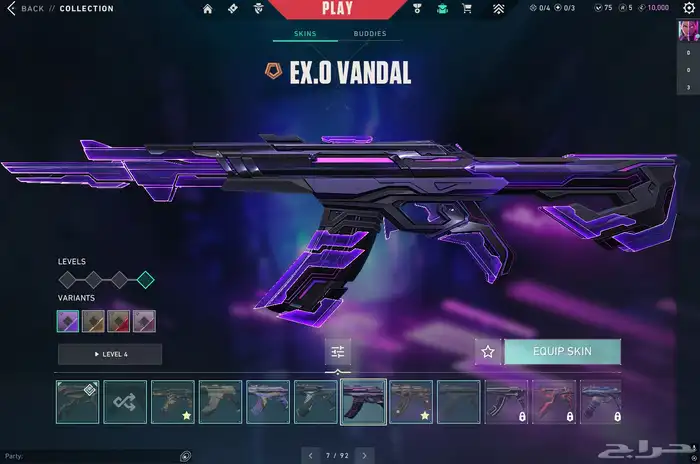Viewport: 700px width, 464px height.
Task: Favorite this skin with the star button
Action: click(x=488, y=351)
